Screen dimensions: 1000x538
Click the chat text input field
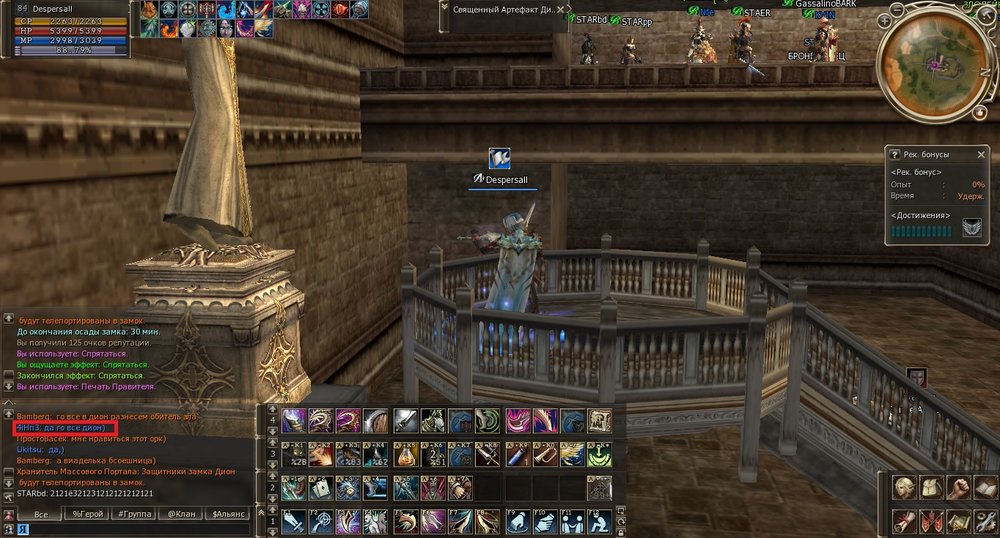pos(140,529)
